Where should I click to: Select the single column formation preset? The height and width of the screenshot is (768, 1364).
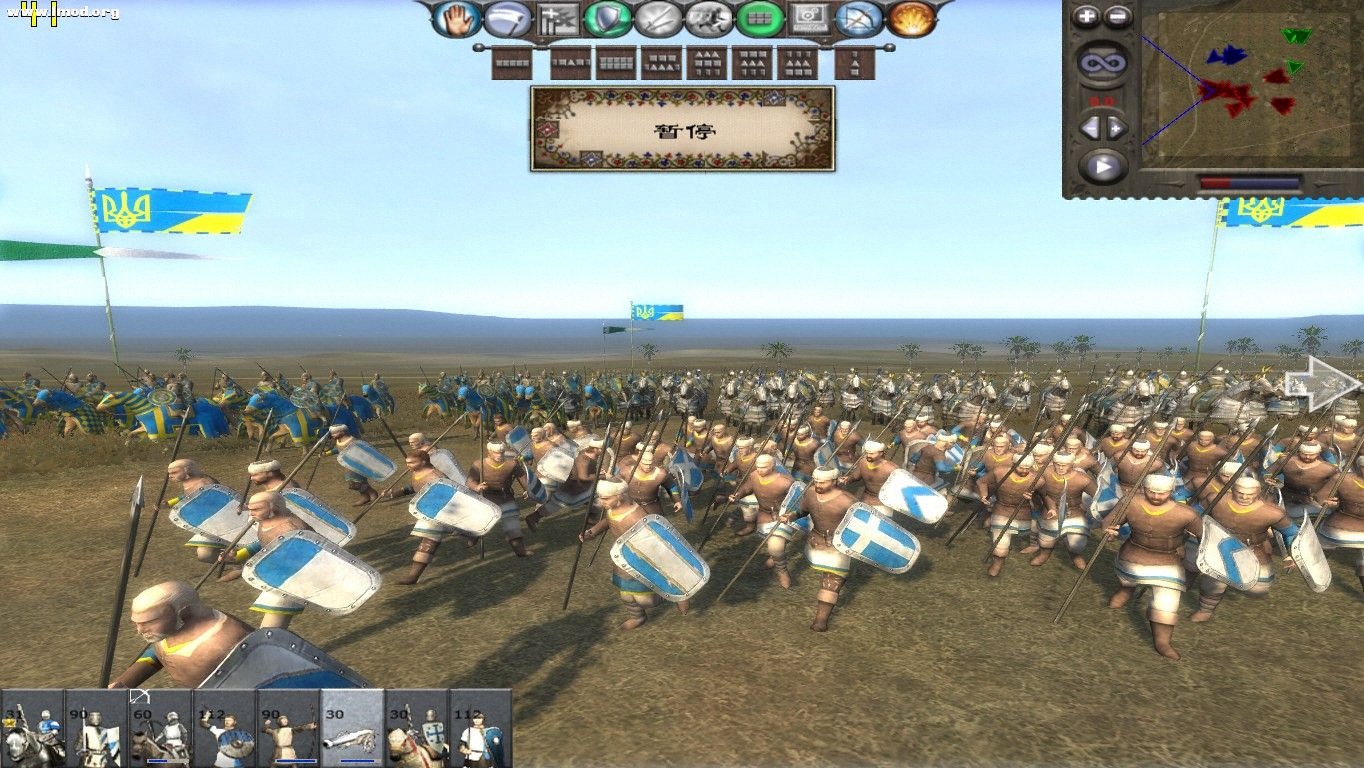pyautogui.click(x=856, y=62)
